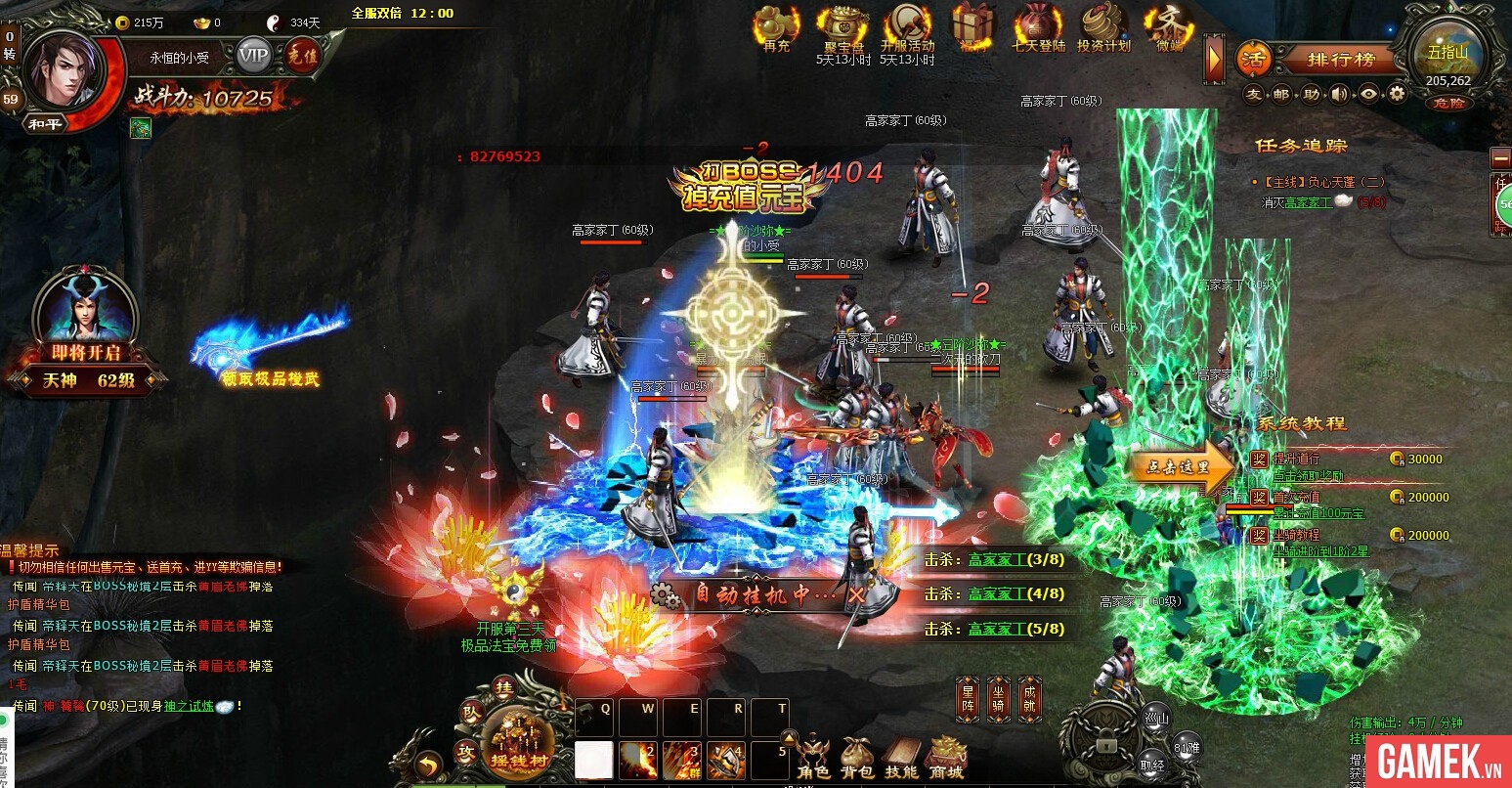Open the 邮 mail button
This screenshot has height=788, width=1512.
pyautogui.click(x=1281, y=94)
